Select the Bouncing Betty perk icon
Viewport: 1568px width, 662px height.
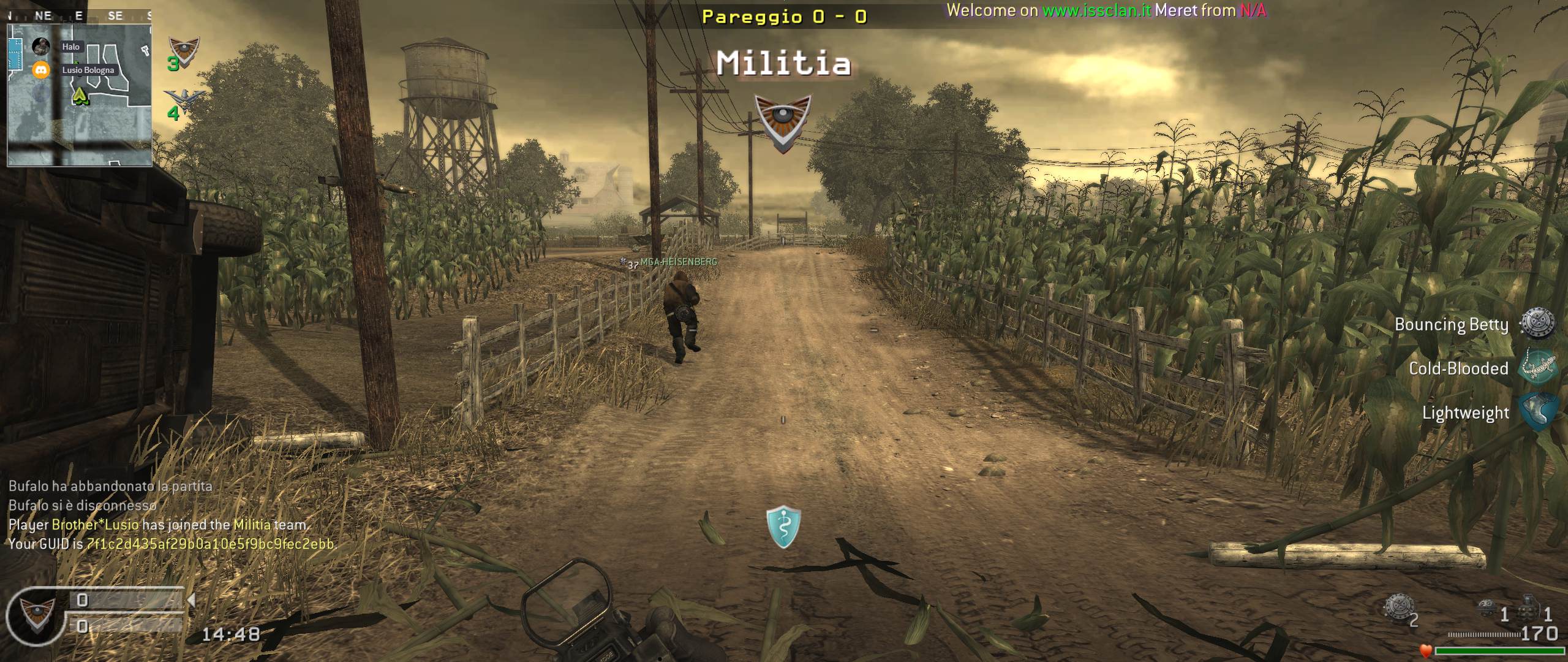(1538, 323)
